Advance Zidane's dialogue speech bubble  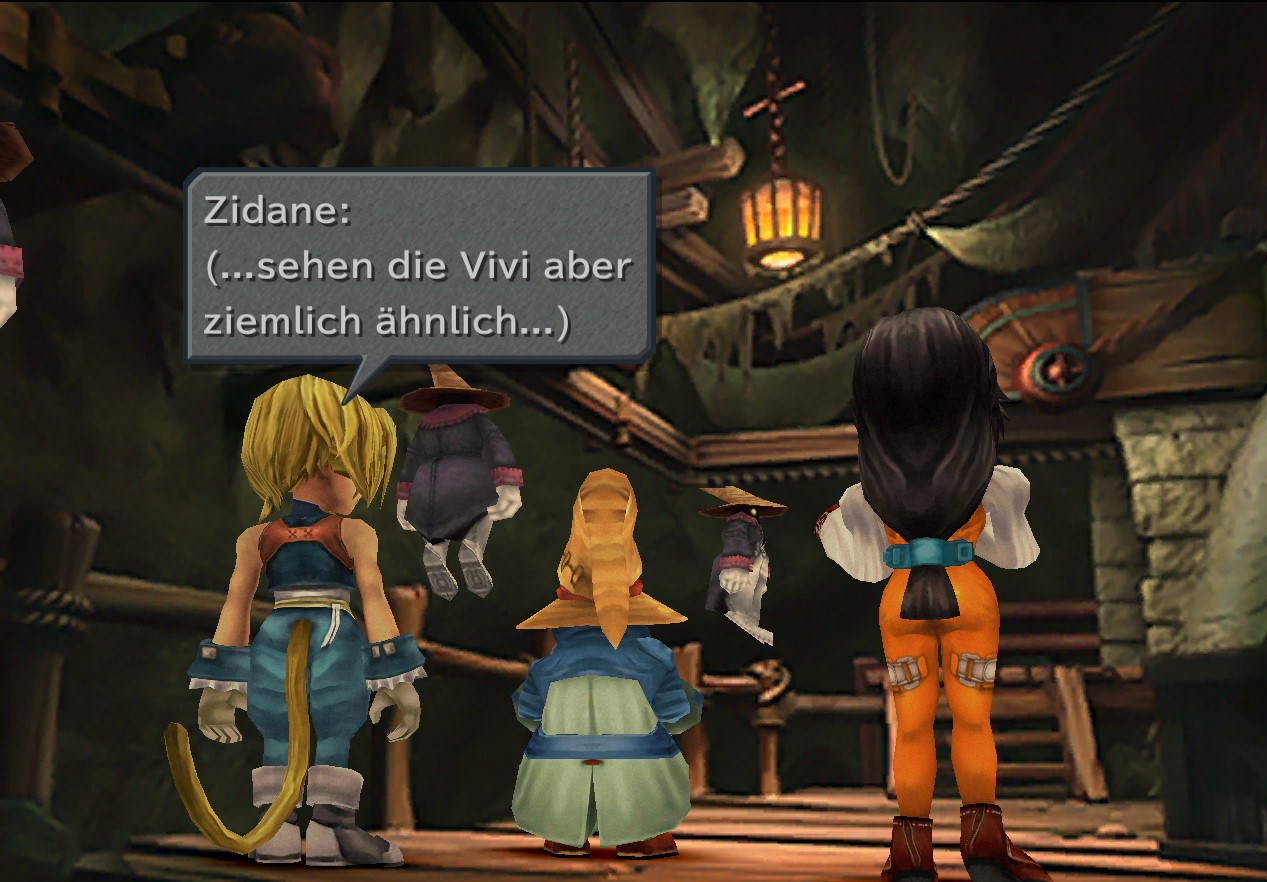click(419, 267)
